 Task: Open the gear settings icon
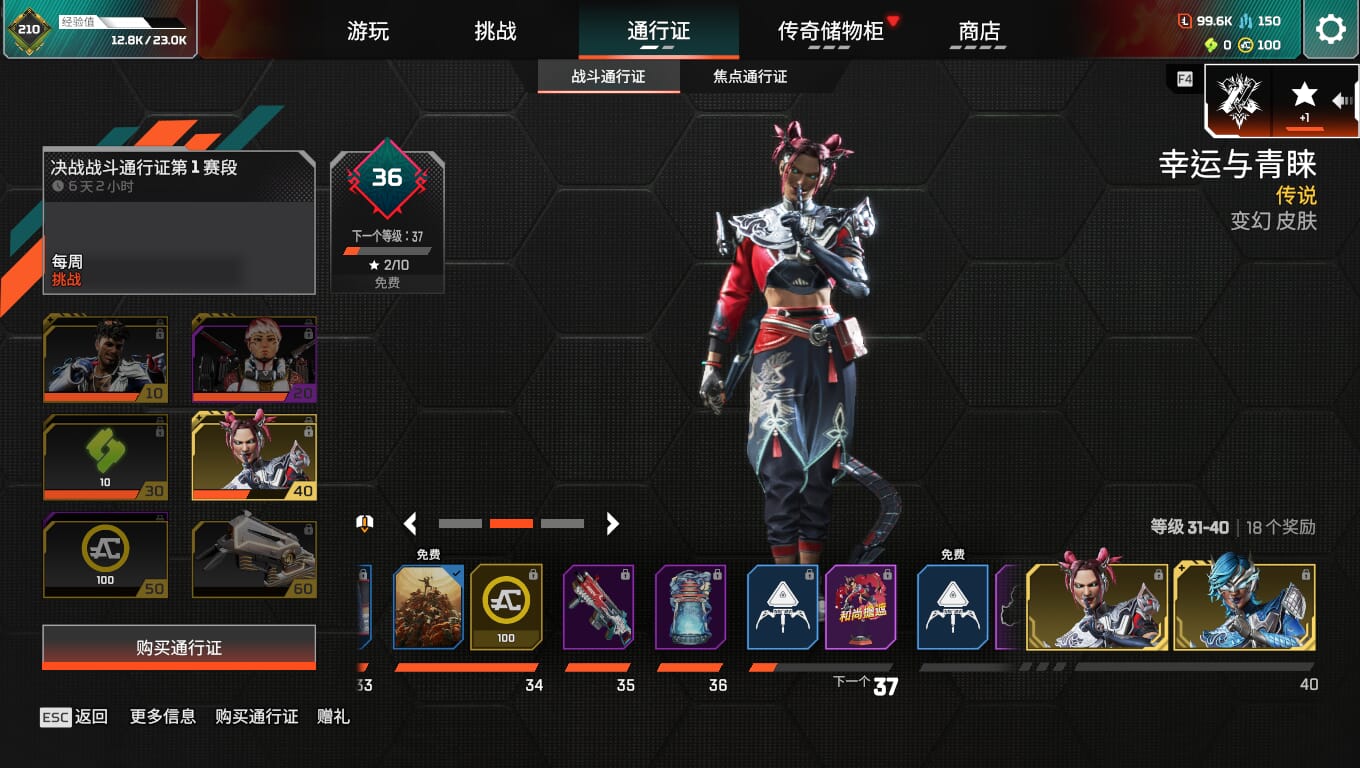click(1330, 29)
